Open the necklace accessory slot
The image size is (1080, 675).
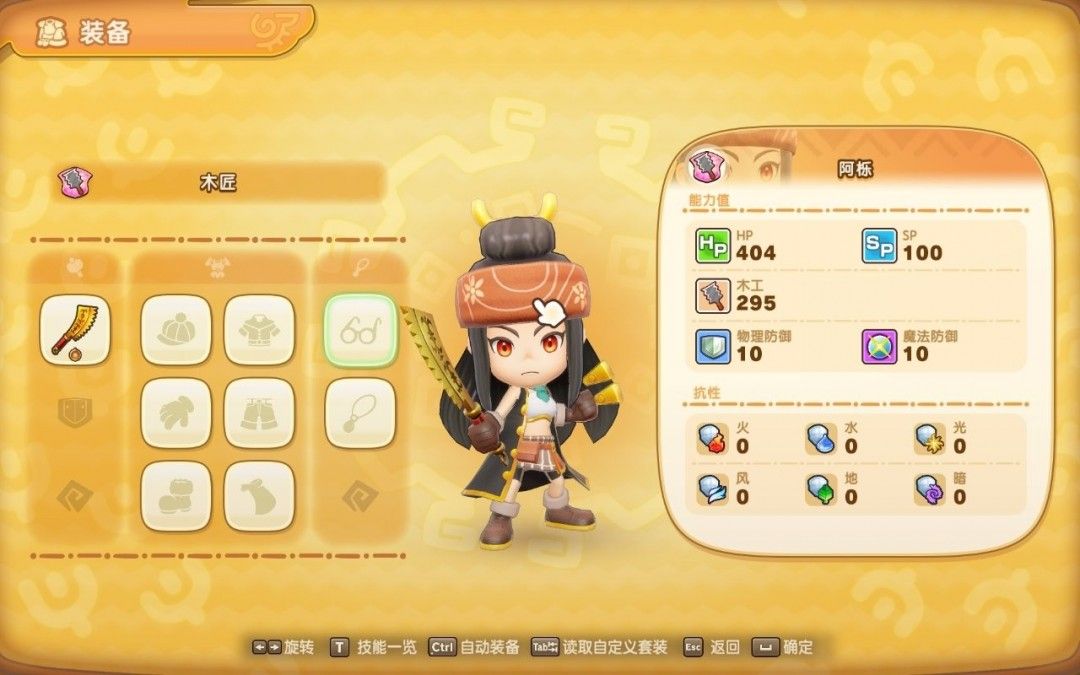360,412
